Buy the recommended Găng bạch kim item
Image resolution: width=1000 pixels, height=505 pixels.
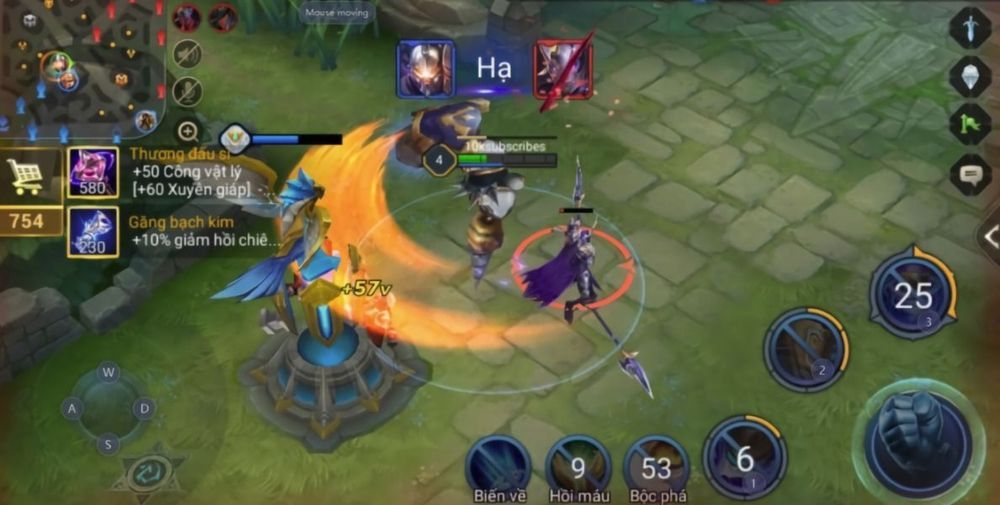[93, 232]
